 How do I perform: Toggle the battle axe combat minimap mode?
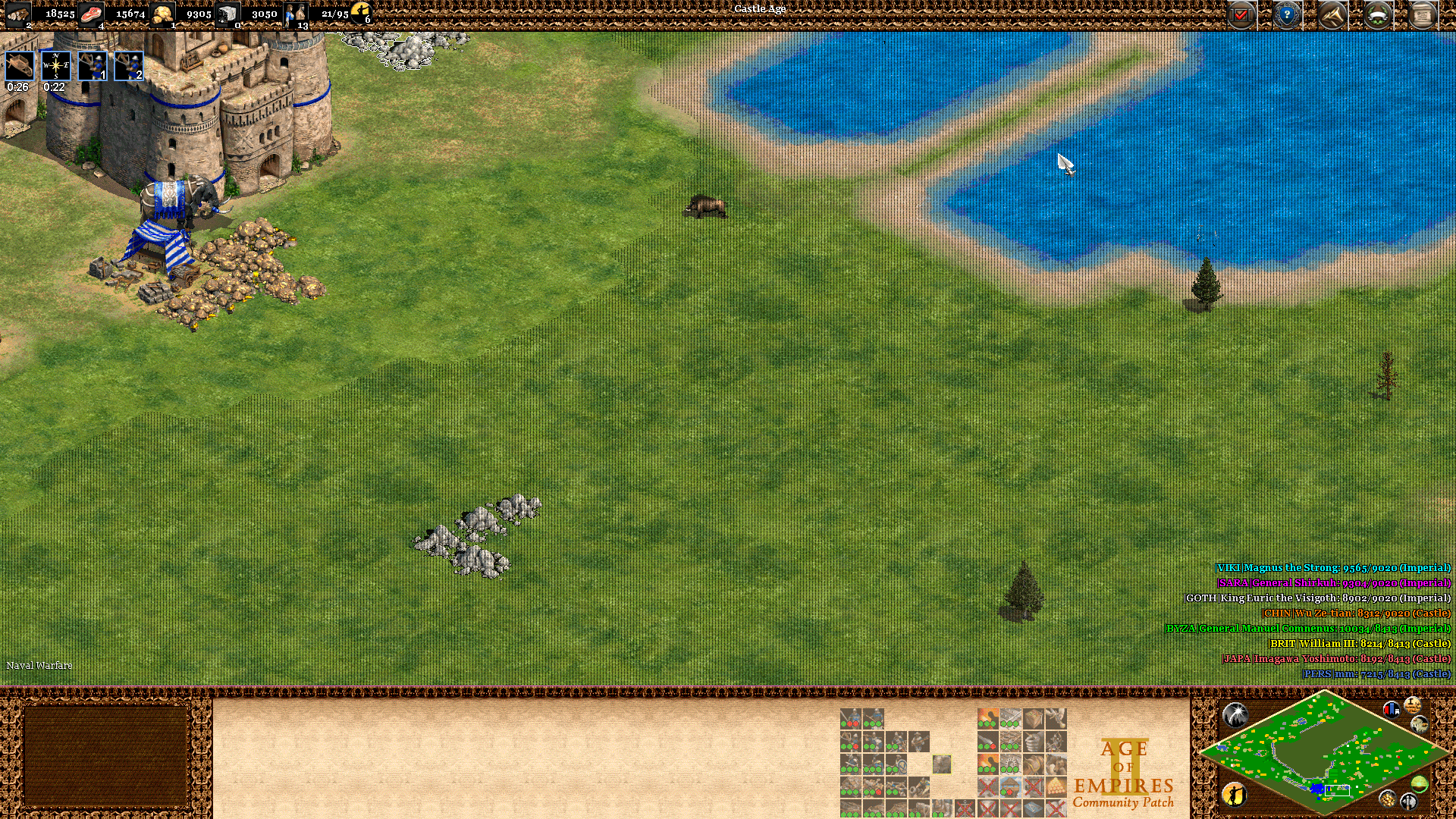[1409, 800]
